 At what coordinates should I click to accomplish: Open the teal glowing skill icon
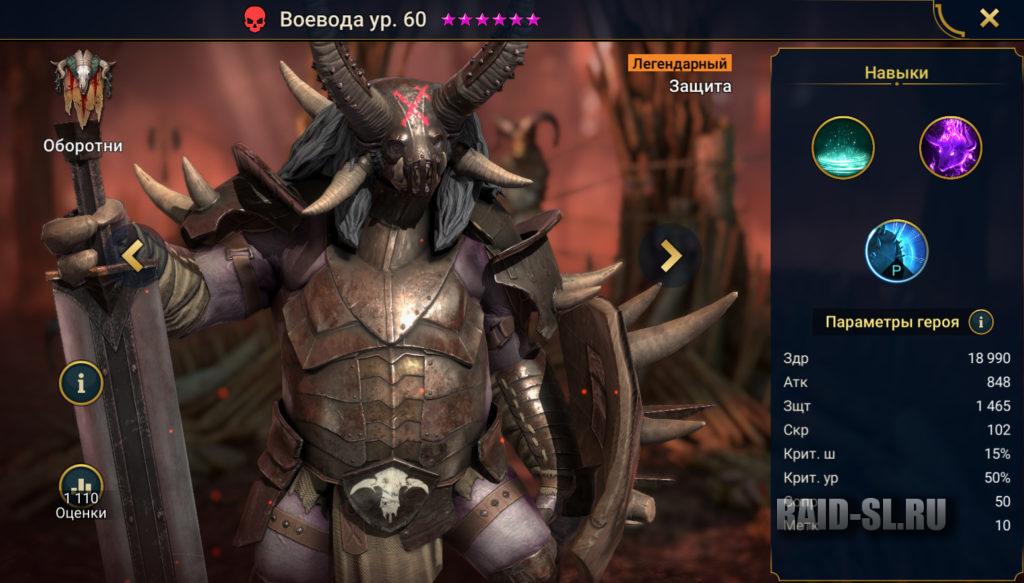tap(843, 148)
